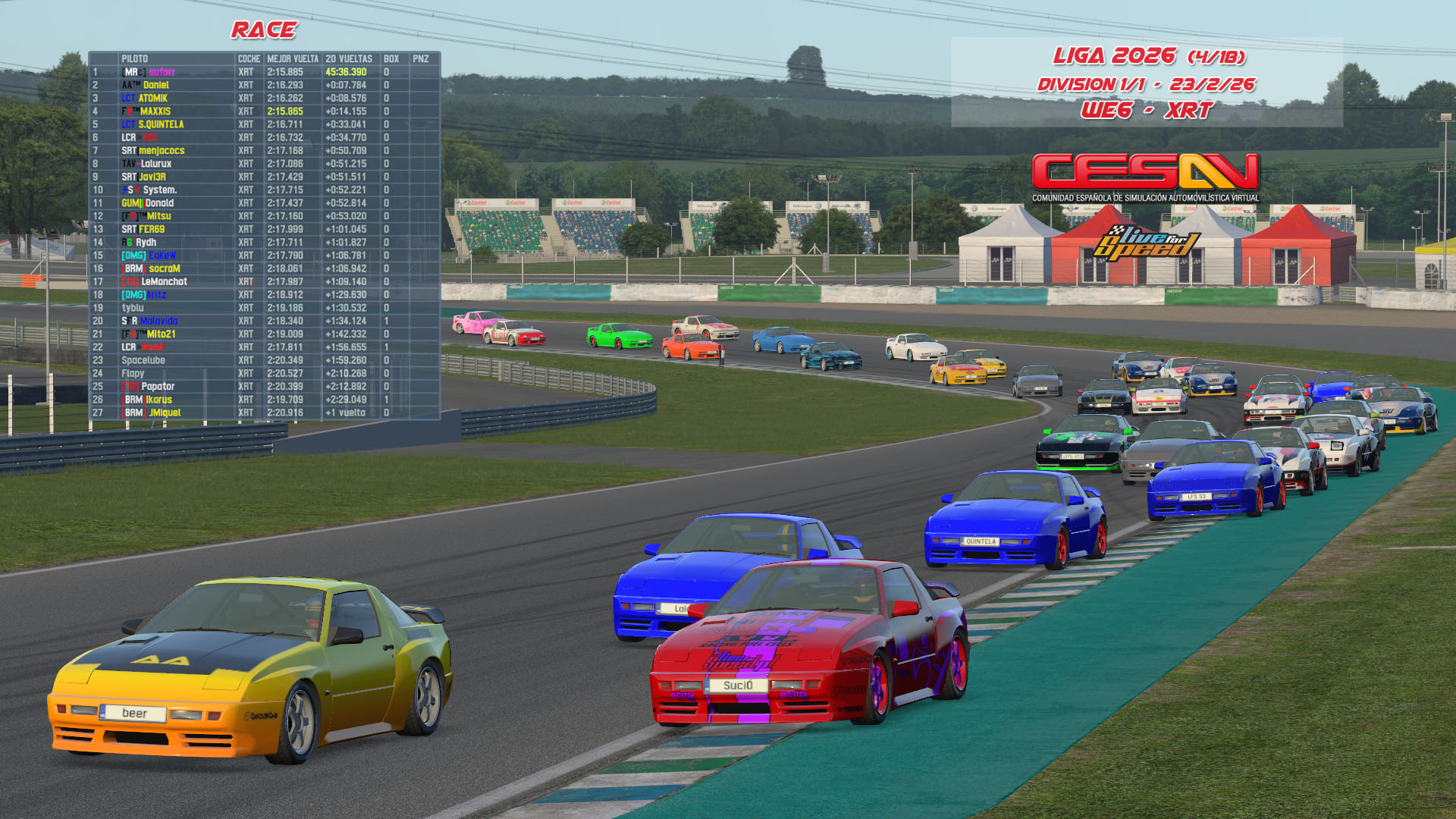Select LCT ATOMIK's results row
Viewport: 1456px width, 819px height.
152,99
